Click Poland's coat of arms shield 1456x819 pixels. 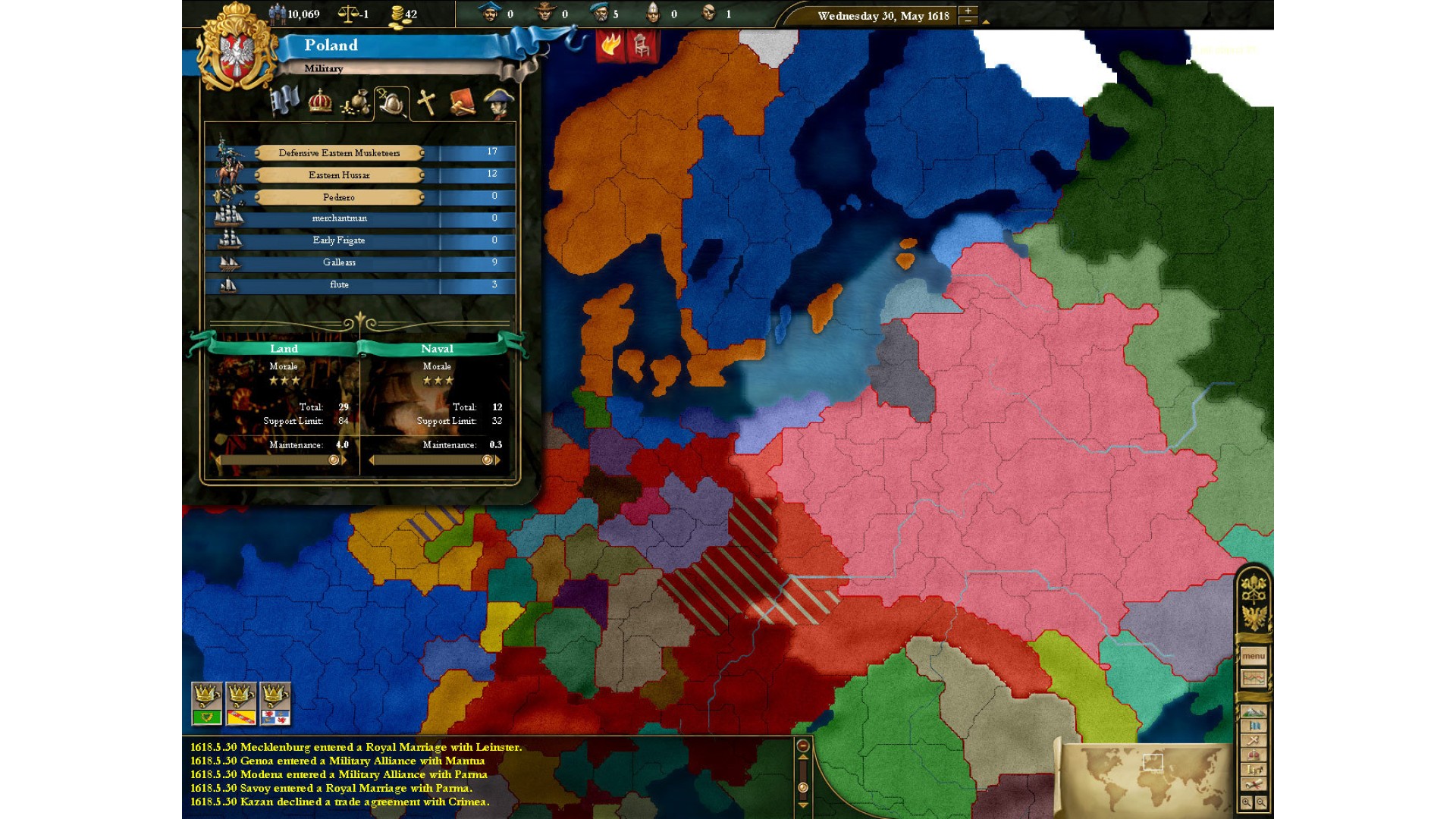[x=237, y=55]
